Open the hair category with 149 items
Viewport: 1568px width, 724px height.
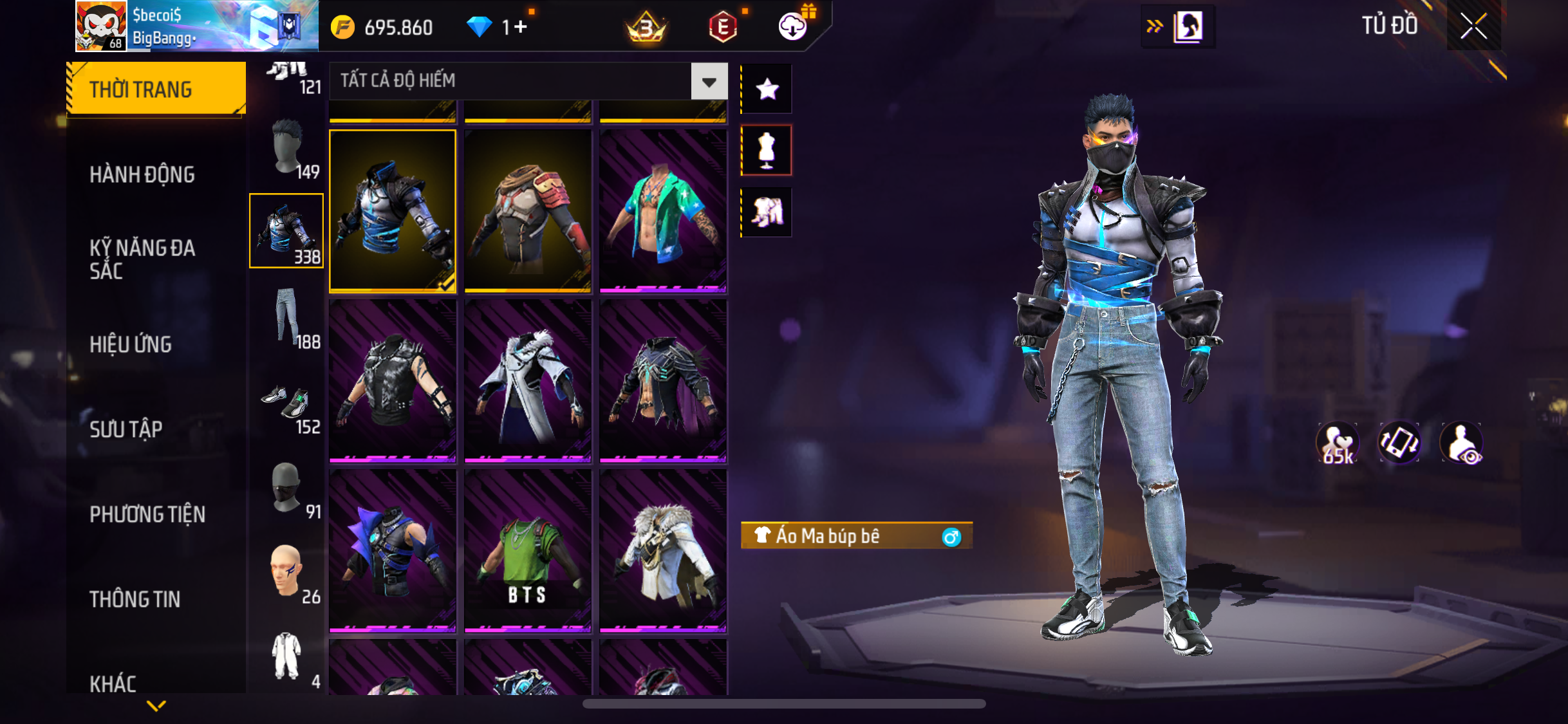pos(287,148)
